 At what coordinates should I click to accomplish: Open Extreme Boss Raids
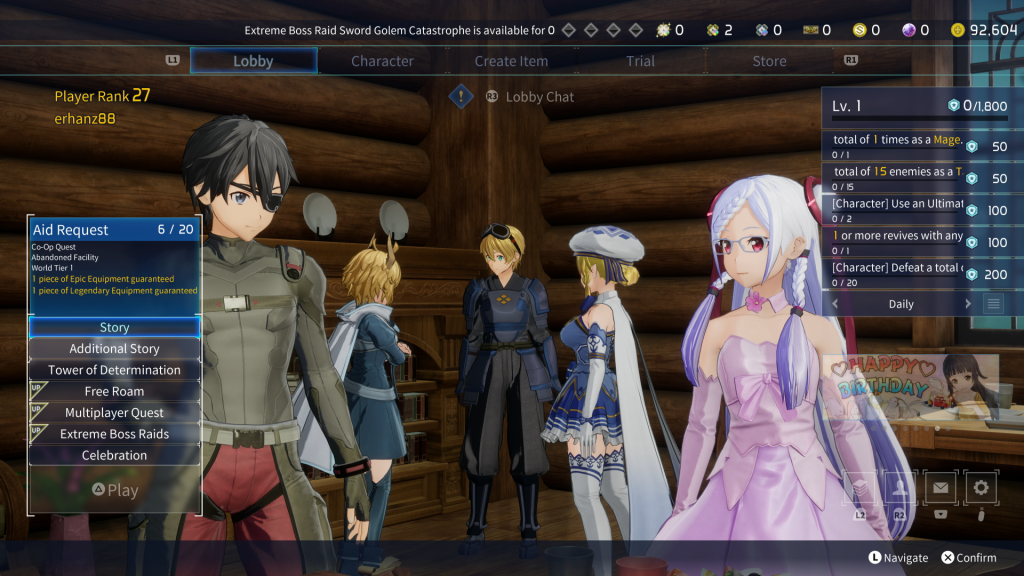[x=114, y=434]
